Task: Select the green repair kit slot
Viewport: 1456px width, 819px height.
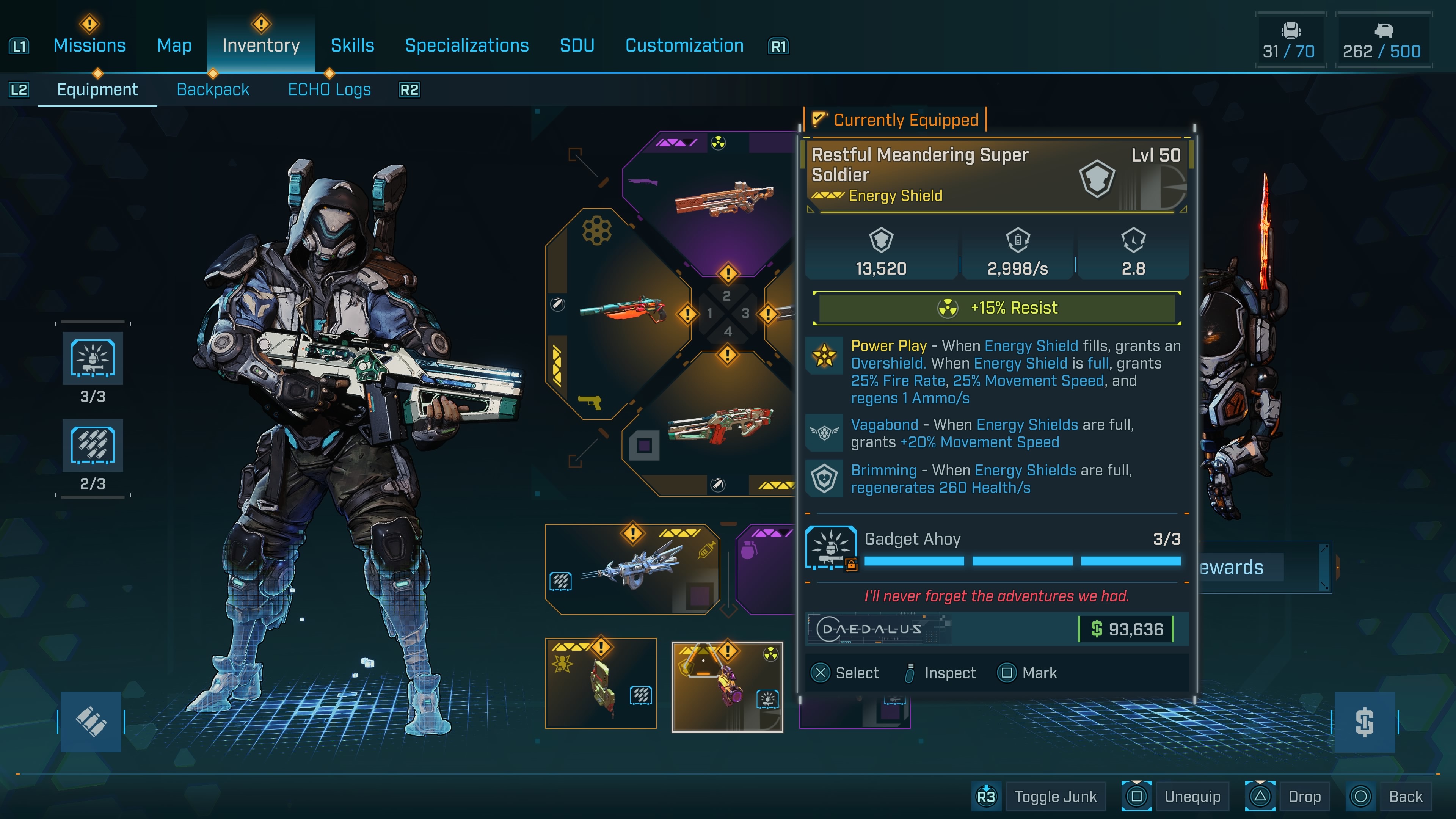Action: click(600, 684)
